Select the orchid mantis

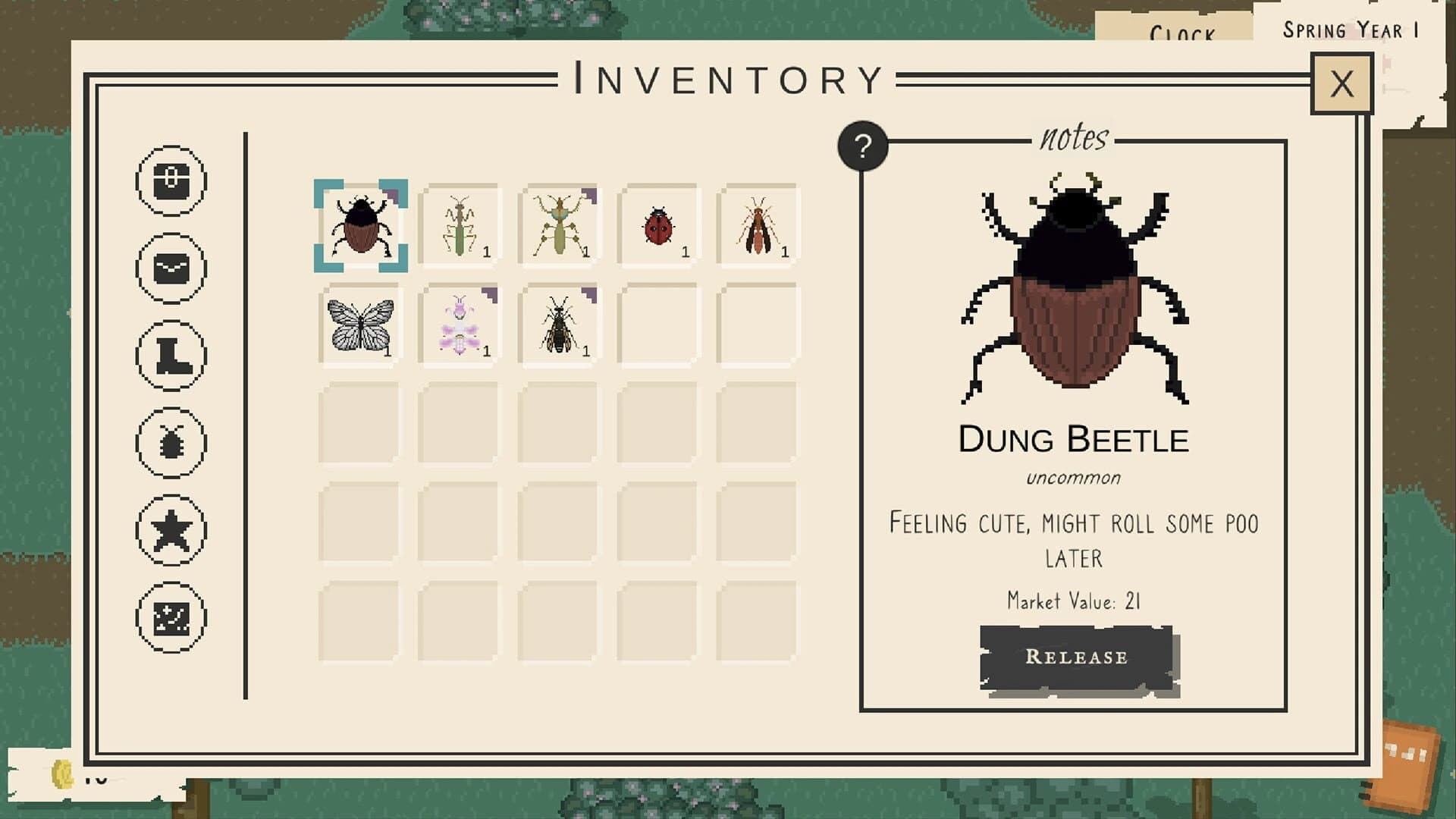tap(459, 325)
